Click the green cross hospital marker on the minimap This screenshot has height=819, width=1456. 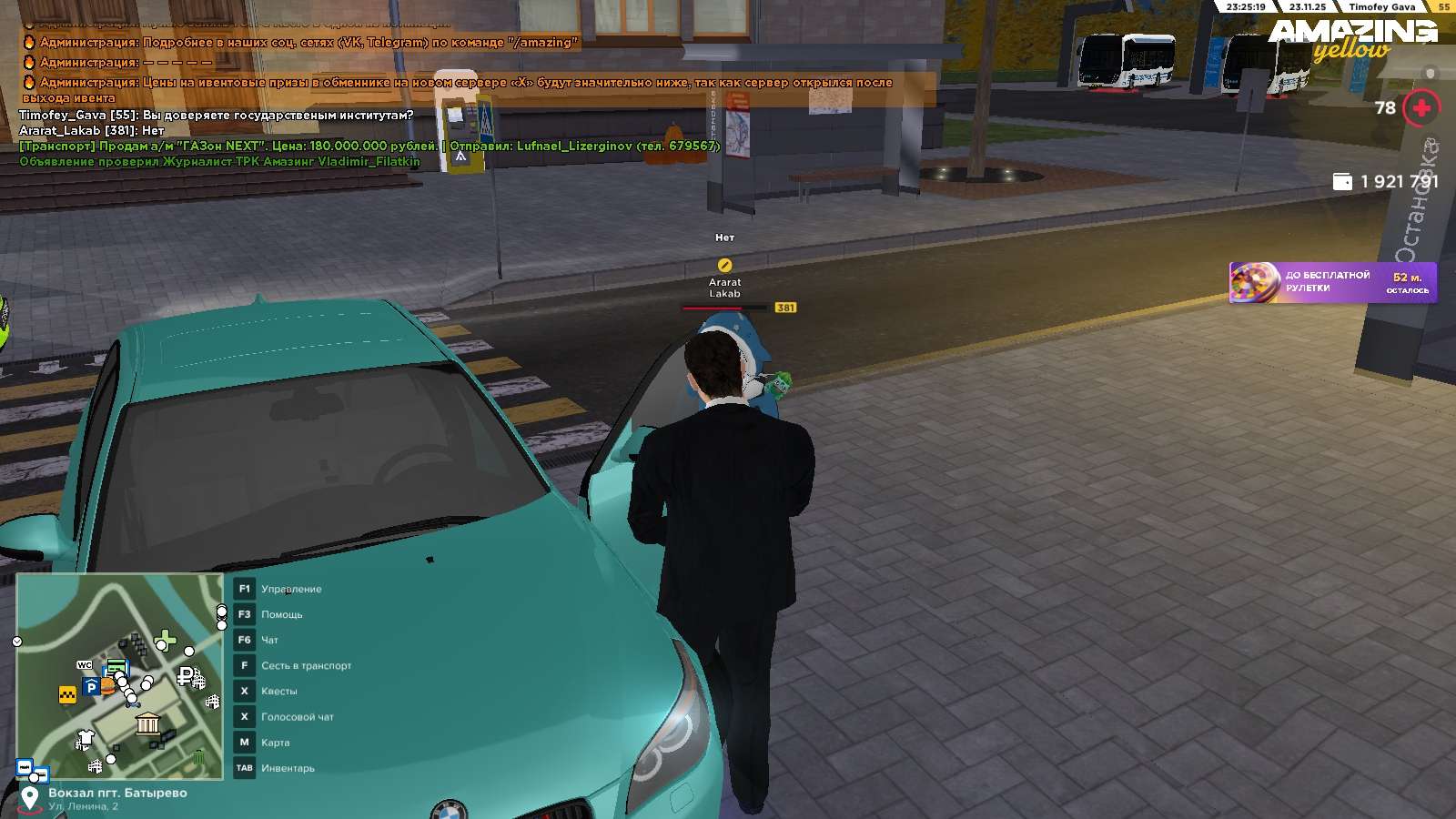coord(167,639)
